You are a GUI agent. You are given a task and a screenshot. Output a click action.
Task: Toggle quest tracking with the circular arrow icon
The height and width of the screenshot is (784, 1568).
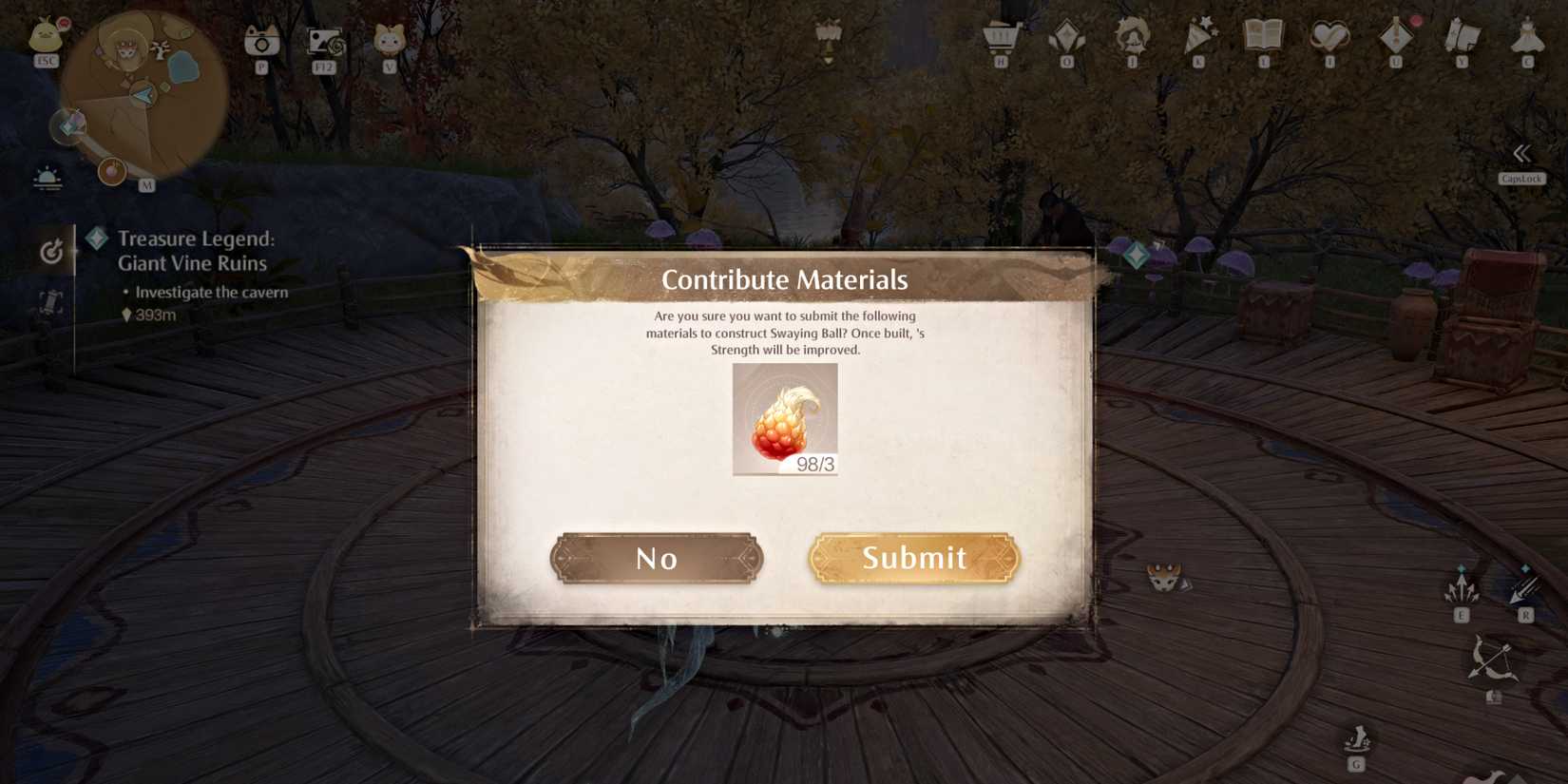52,252
